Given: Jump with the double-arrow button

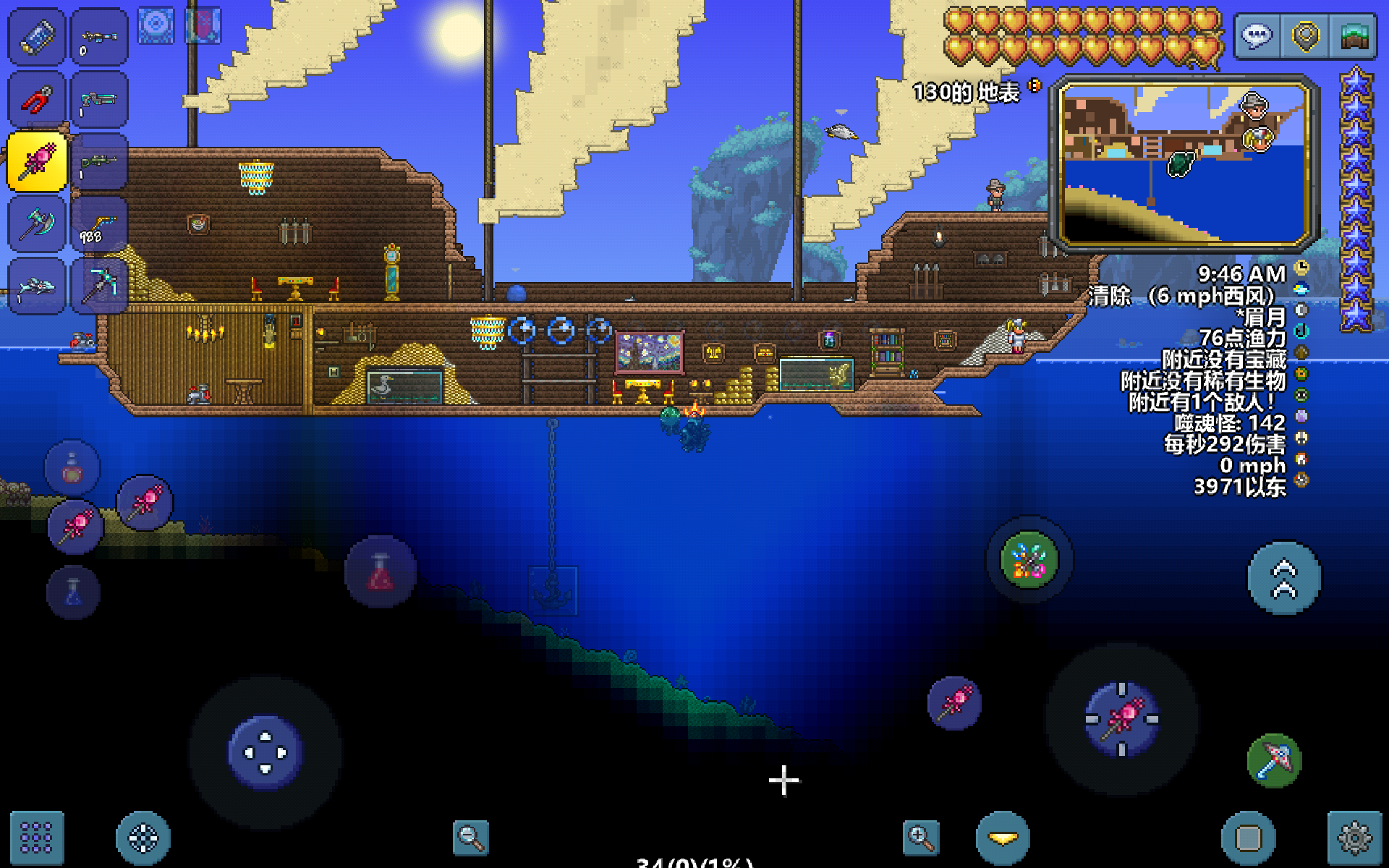Looking at the screenshot, I should pyautogui.click(x=1284, y=578).
